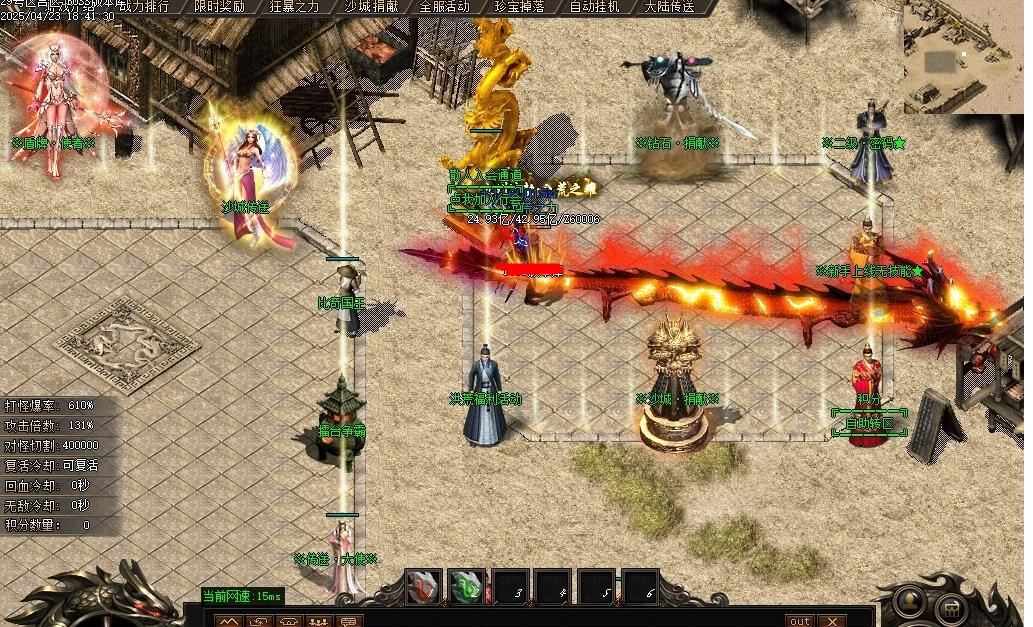Image resolution: width=1033 pixels, height=627 pixels.
Task: Open the 珍宝掉落 treasure drops menu
Action: point(520,7)
